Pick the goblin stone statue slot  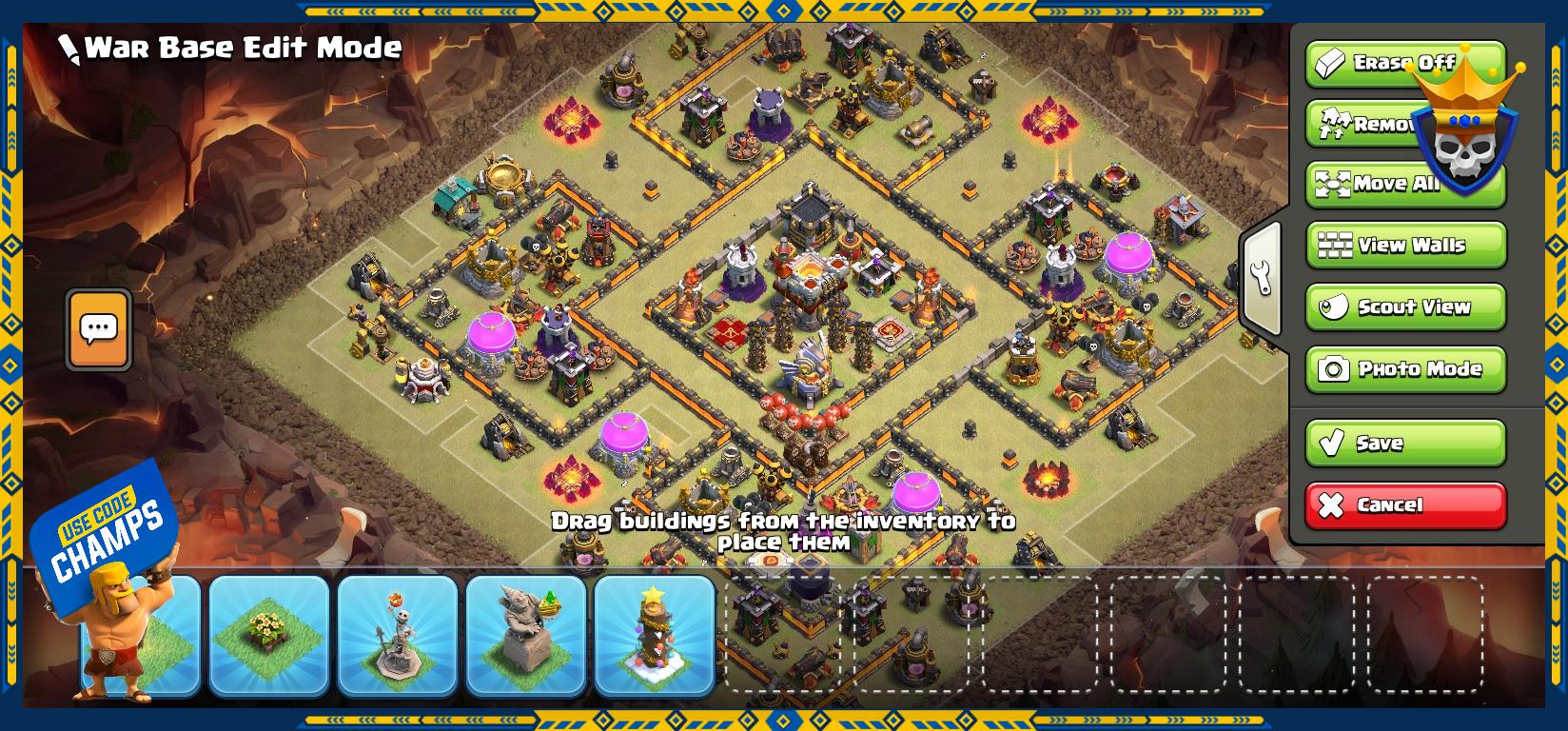pos(526,635)
